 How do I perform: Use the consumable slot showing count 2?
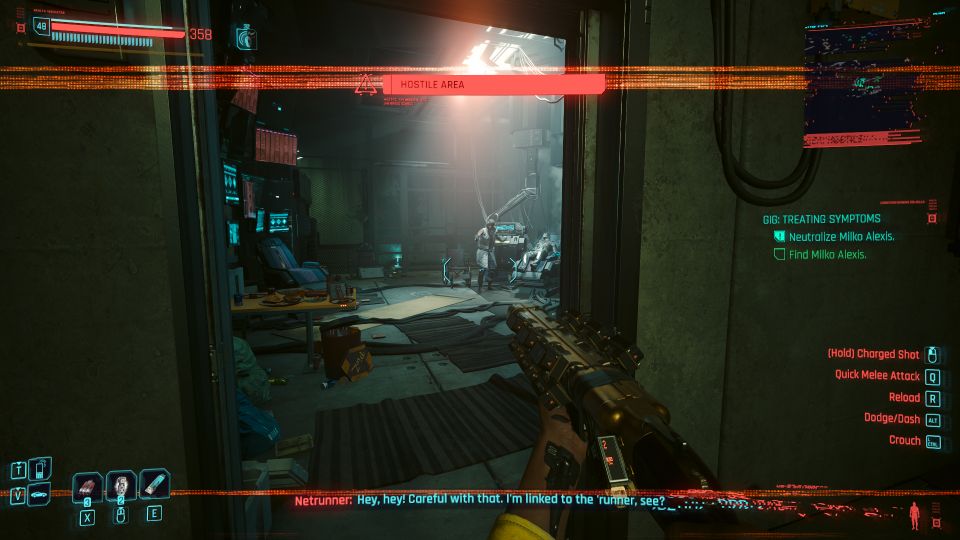click(121, 485)
